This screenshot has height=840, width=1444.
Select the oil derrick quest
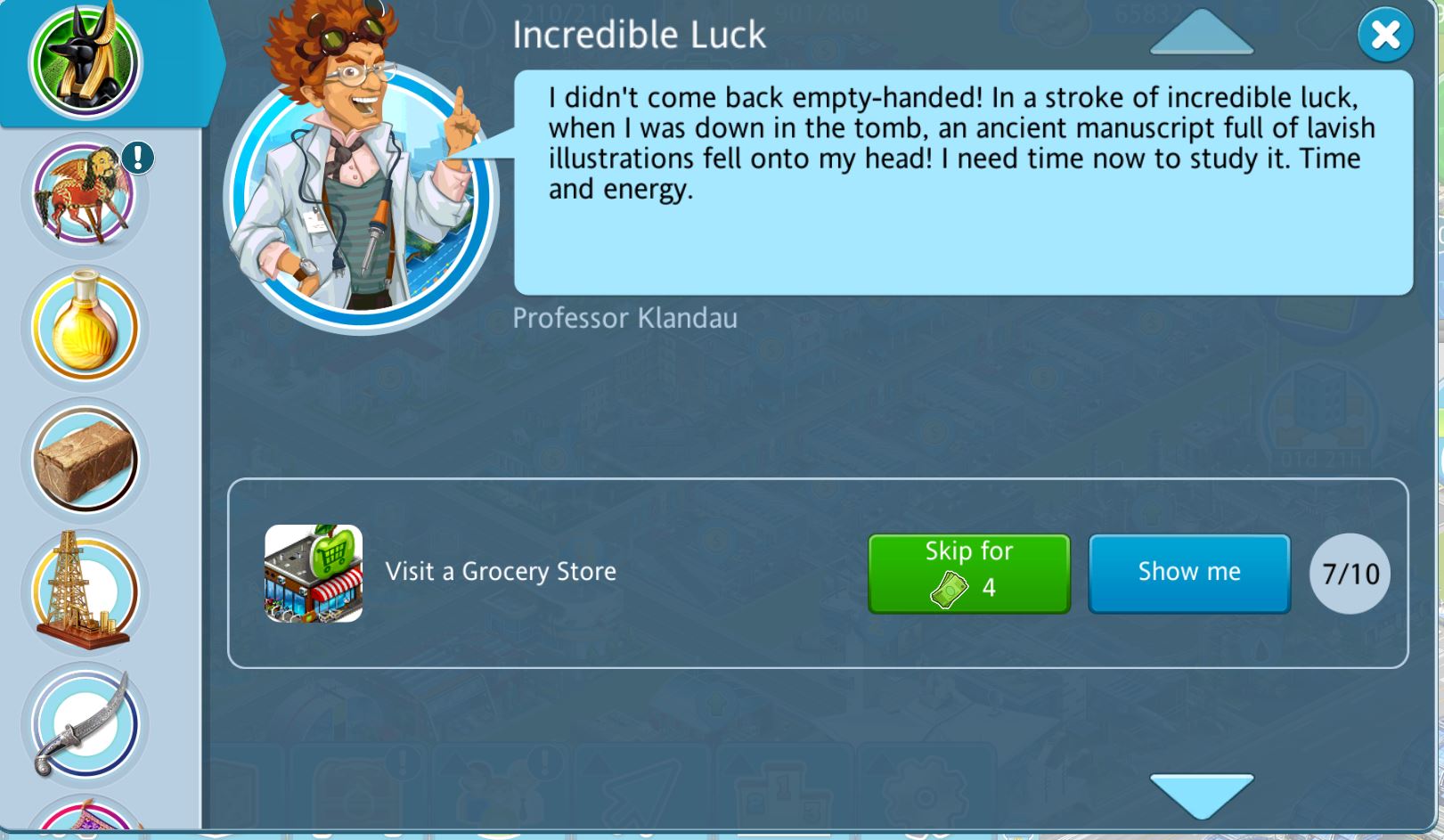coord(86,591)
